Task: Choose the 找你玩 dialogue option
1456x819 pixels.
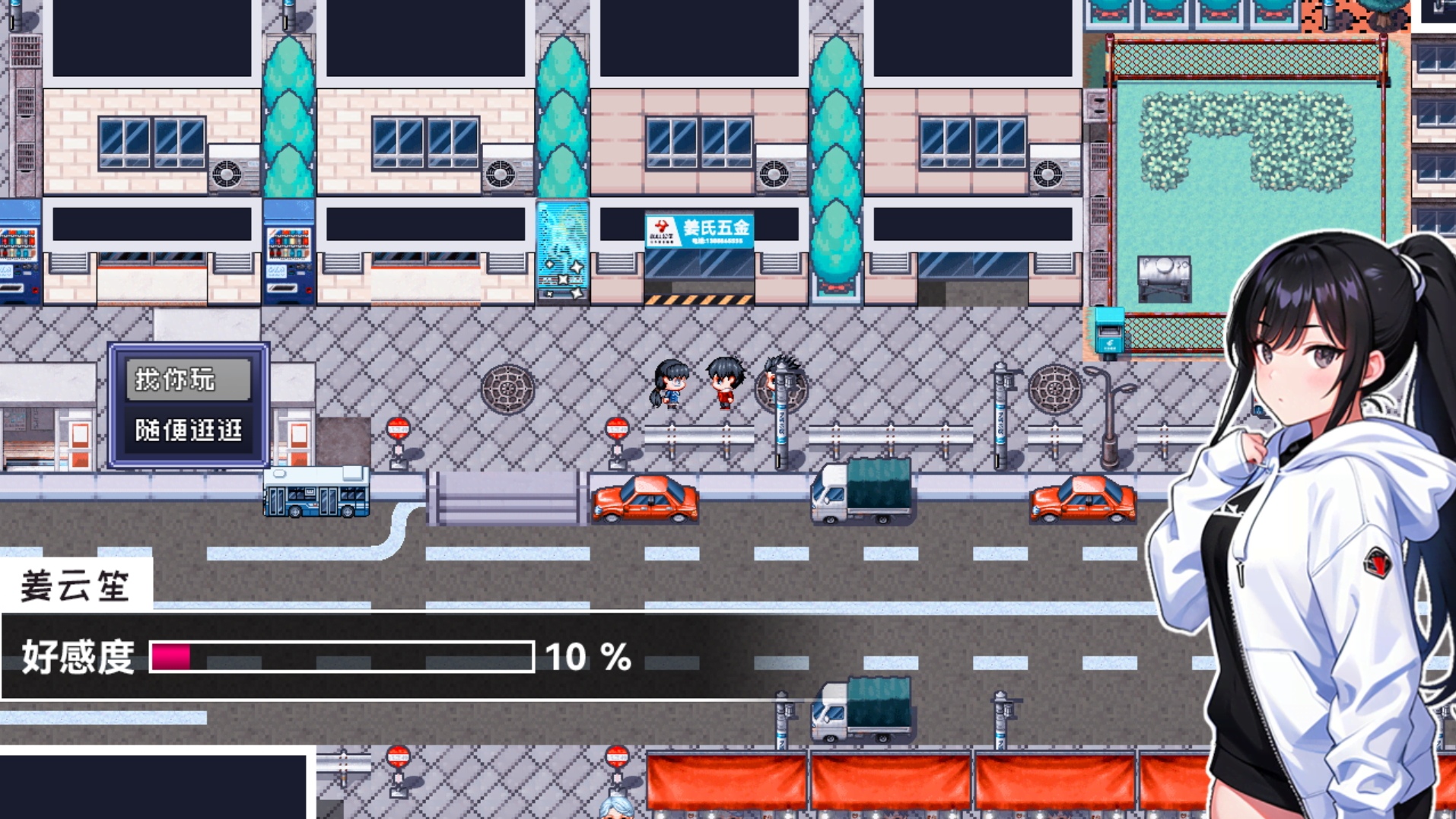Action: 188,379
